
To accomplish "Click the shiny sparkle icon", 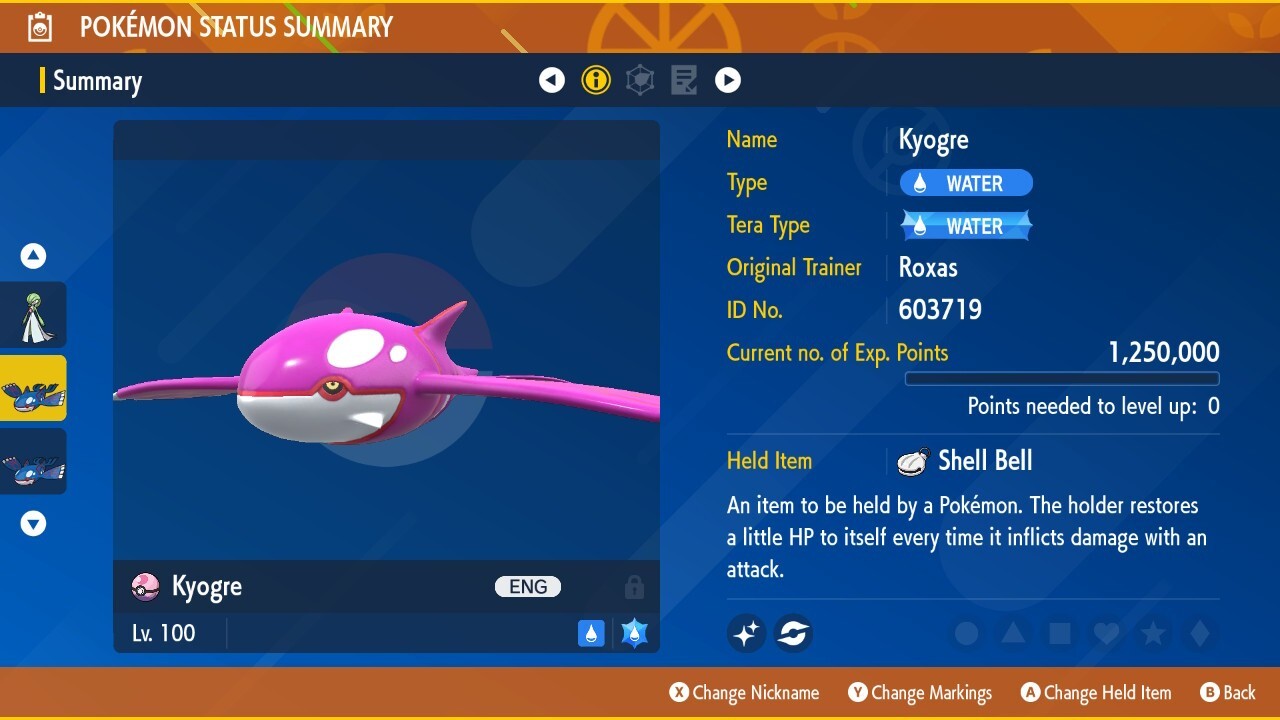I will click(x=746, y=633).
